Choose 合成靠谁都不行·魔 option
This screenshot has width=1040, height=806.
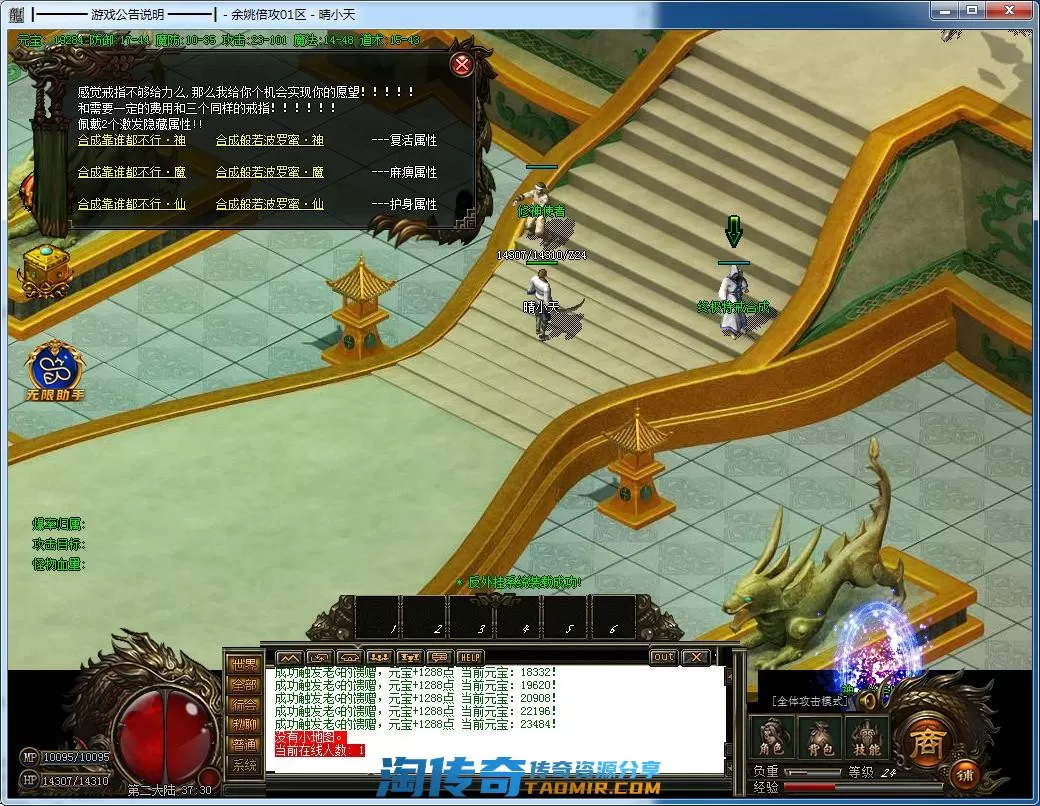coord(132,172)
